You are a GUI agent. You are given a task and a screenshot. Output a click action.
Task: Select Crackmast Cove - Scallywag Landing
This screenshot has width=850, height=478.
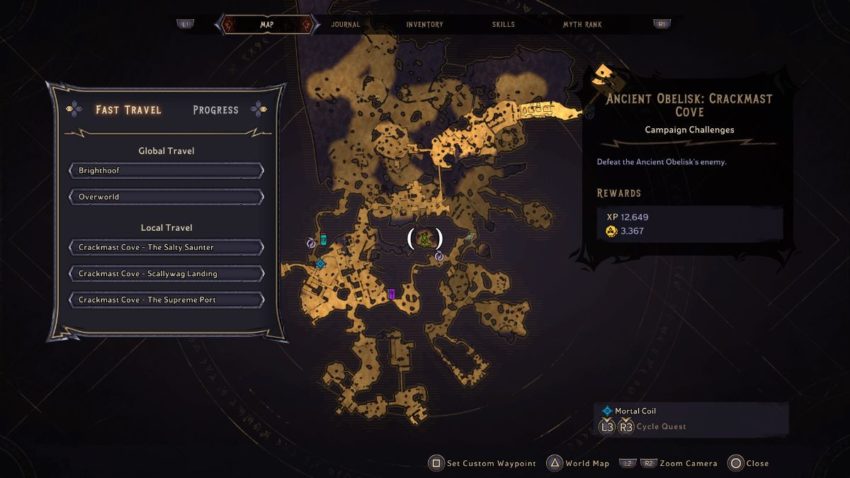166,273
